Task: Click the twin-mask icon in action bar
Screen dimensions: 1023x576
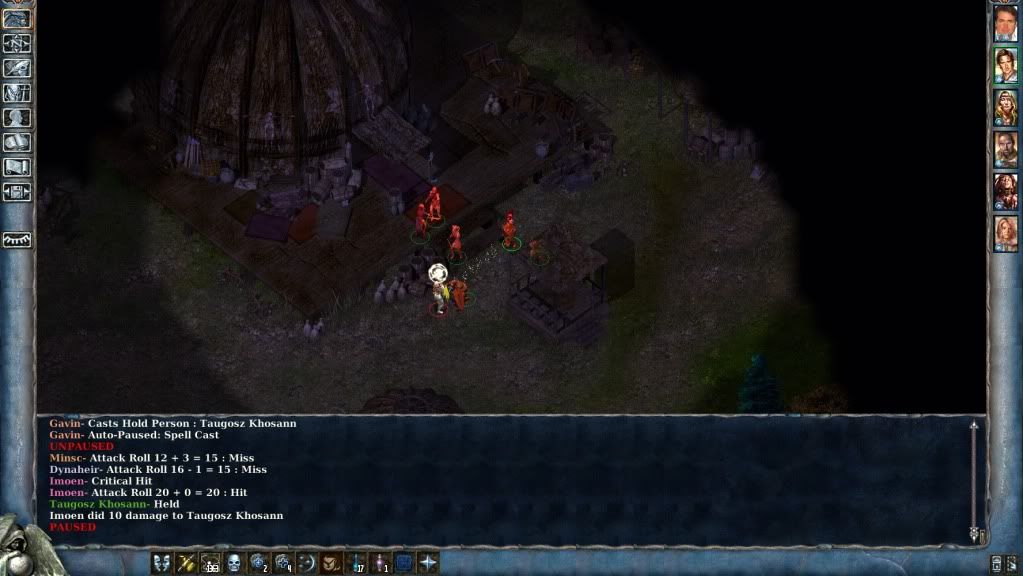Action: 161,563
